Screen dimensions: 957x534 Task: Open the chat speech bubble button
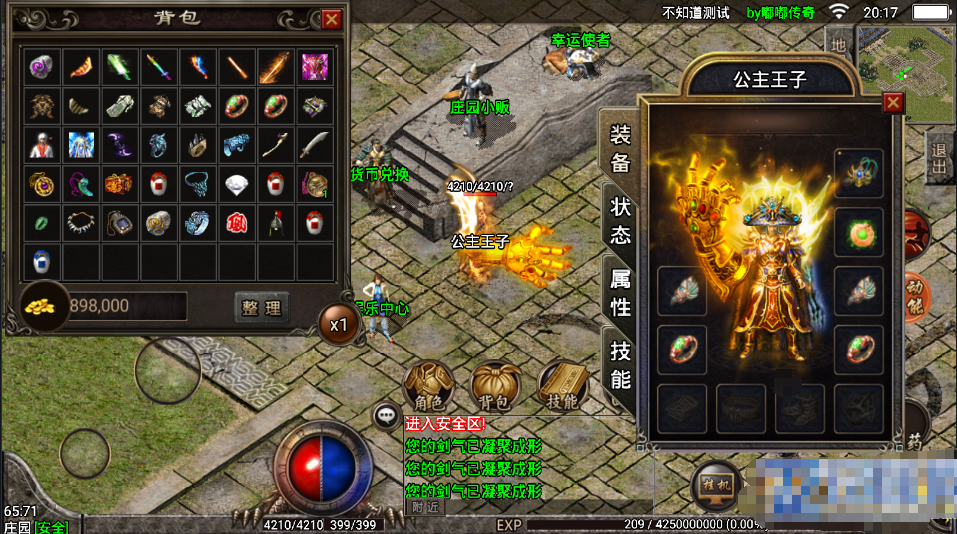coord(386,415)
